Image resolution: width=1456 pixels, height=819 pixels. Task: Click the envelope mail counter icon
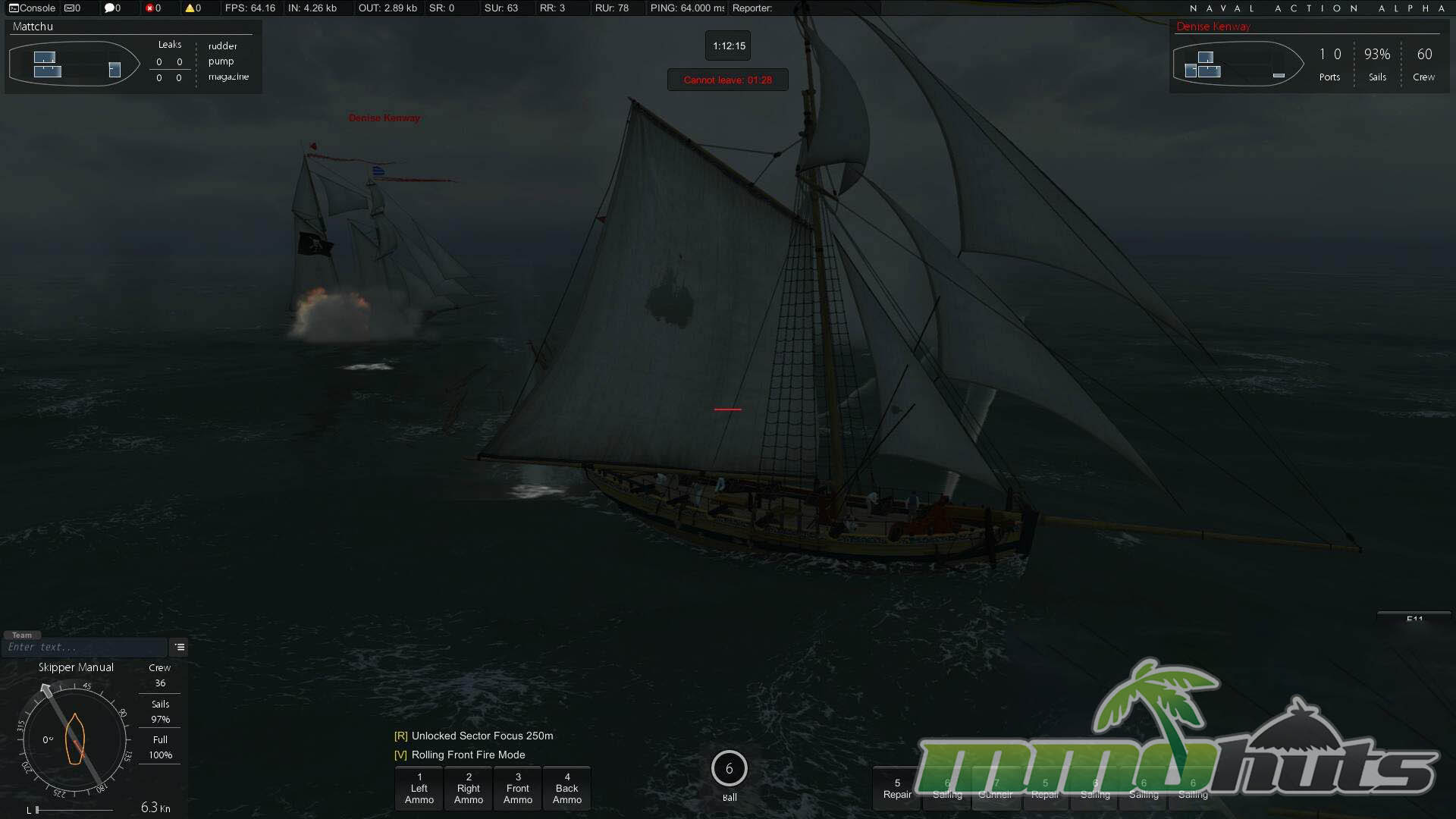(x=72, y=8)
